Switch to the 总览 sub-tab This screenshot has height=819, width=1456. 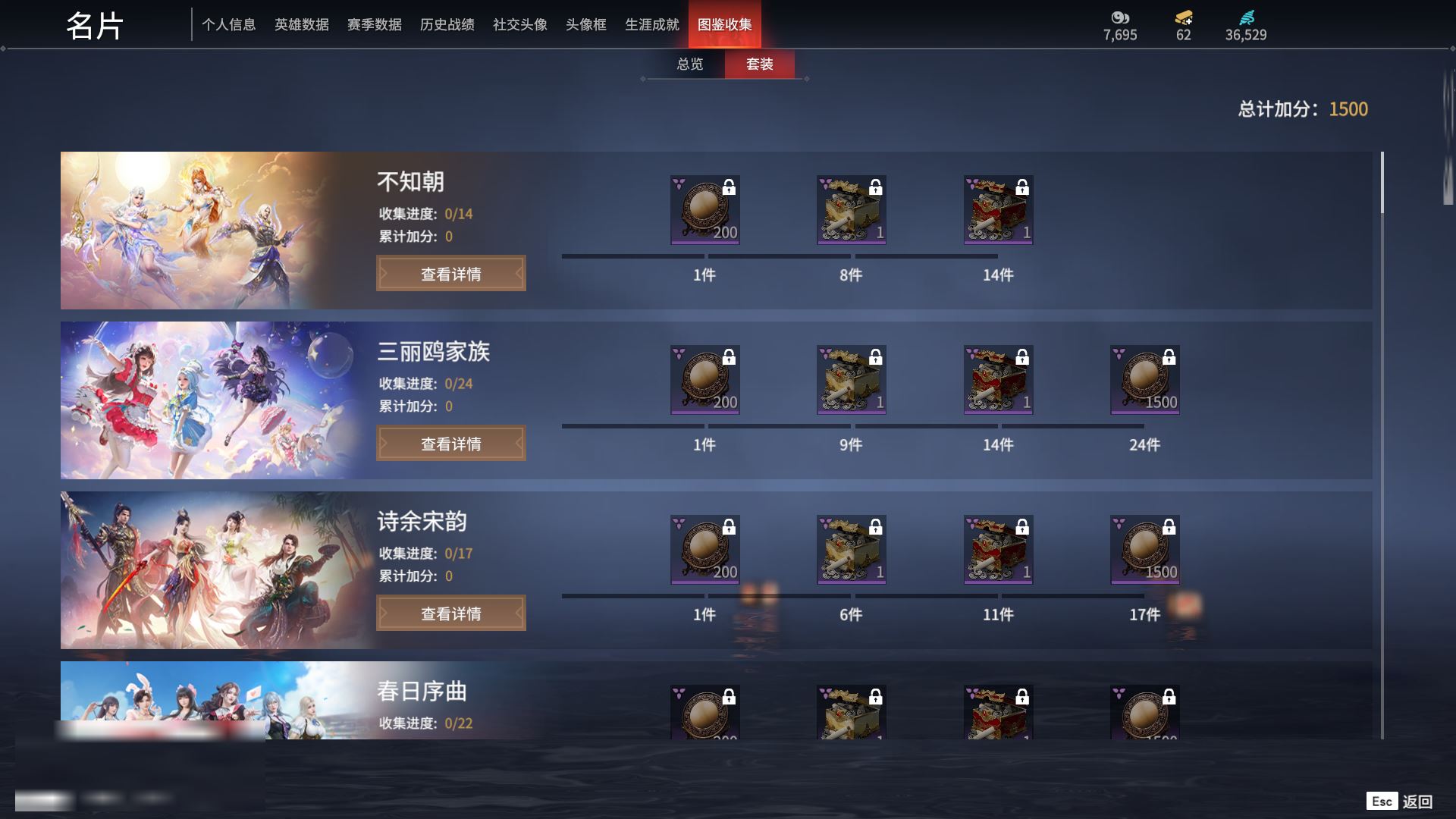click(x=689, y=64)
